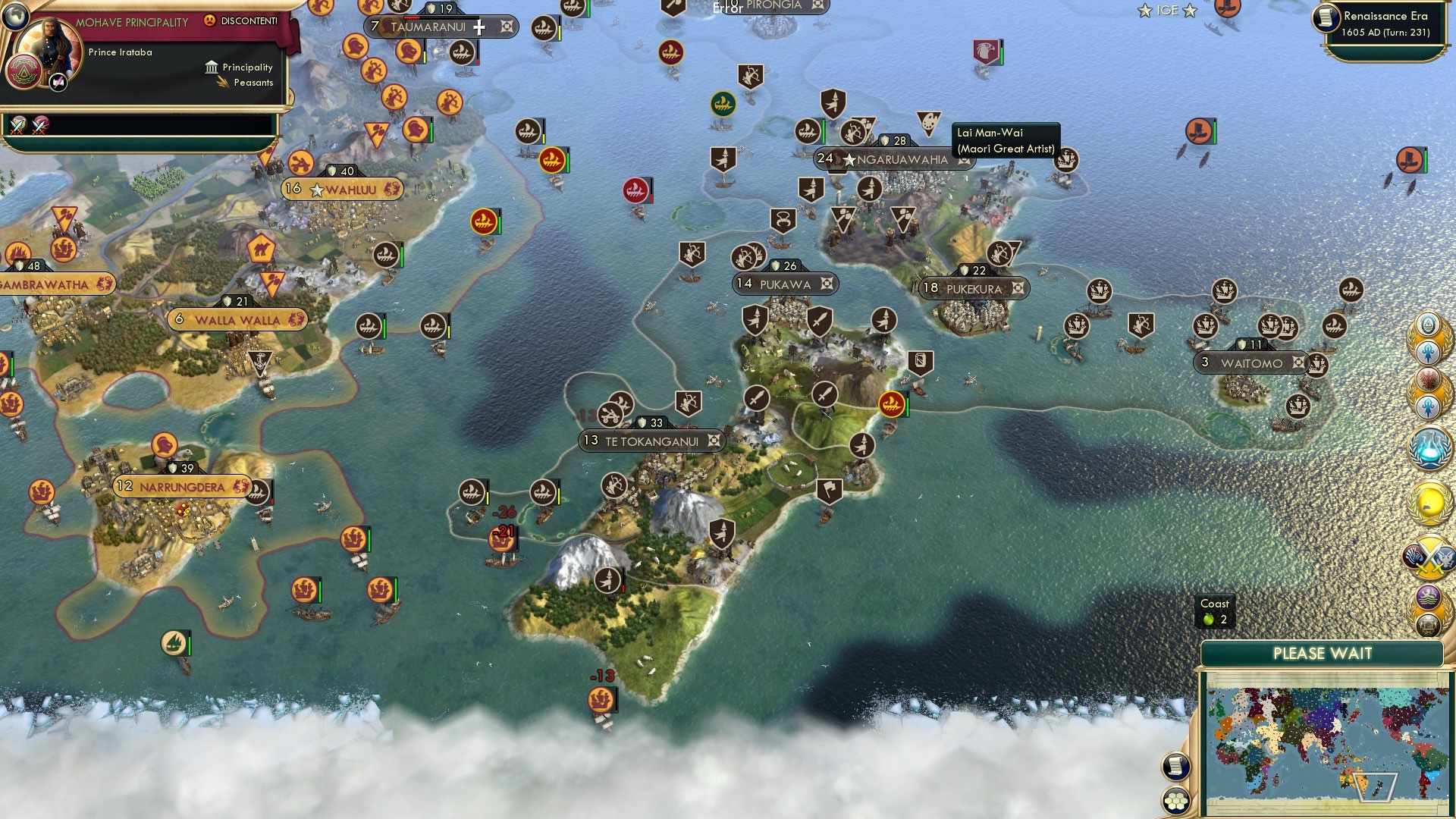1456x819 pixels.
Task: Click the Renaissance Era turn counter scroll
Action: tap(1388, 23)
